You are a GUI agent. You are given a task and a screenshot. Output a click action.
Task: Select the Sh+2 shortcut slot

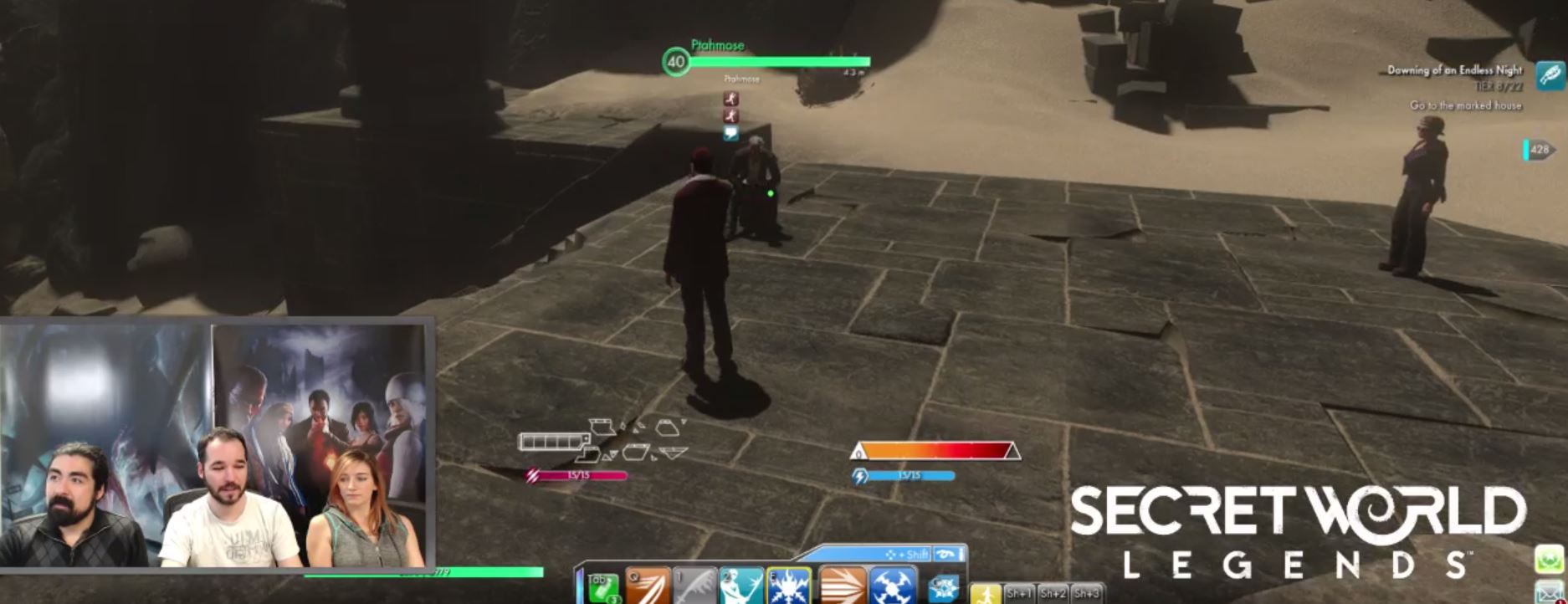click(x=1053, y=594)
